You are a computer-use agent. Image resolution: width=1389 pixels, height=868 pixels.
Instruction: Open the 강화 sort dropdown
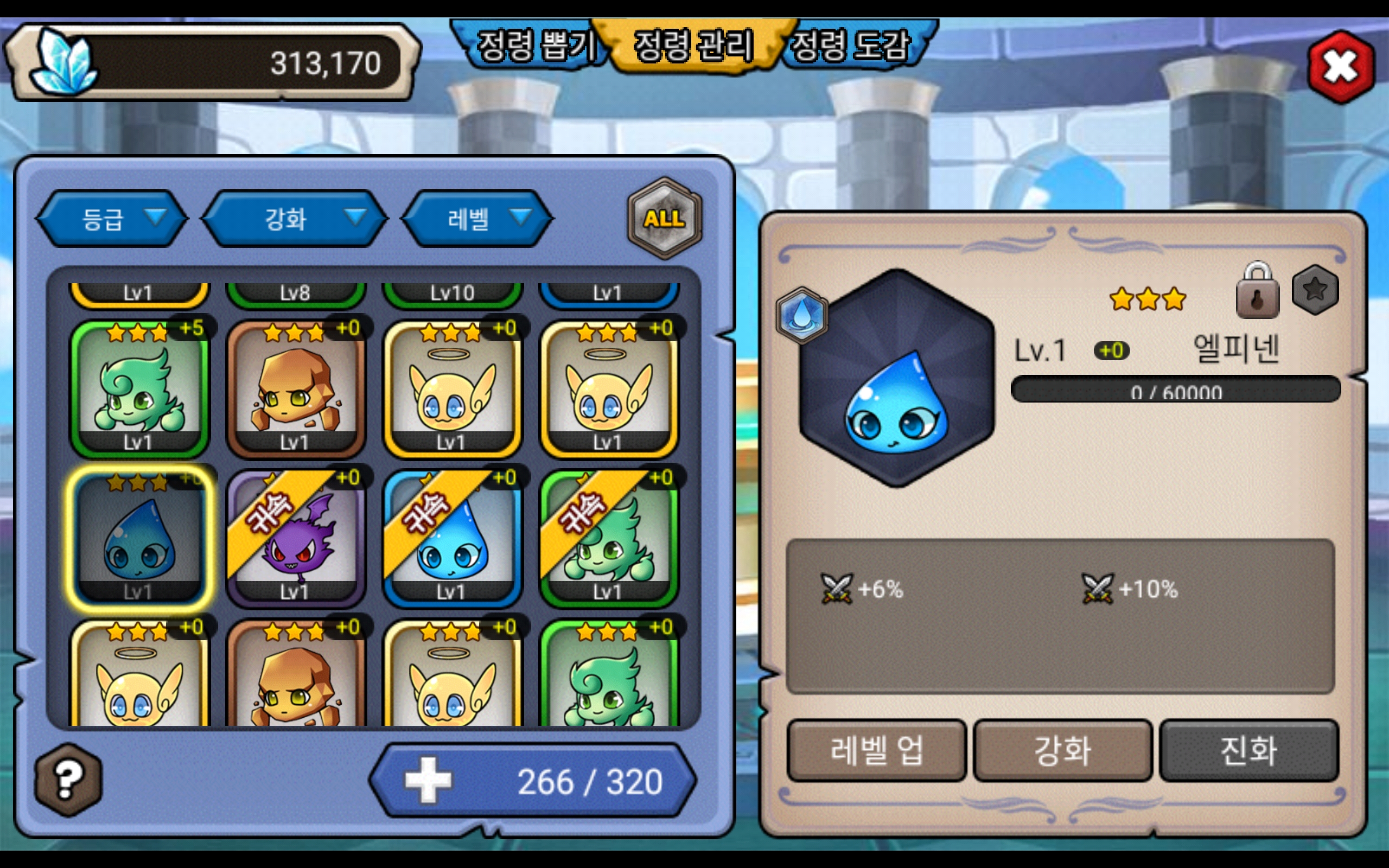point(295,219)
